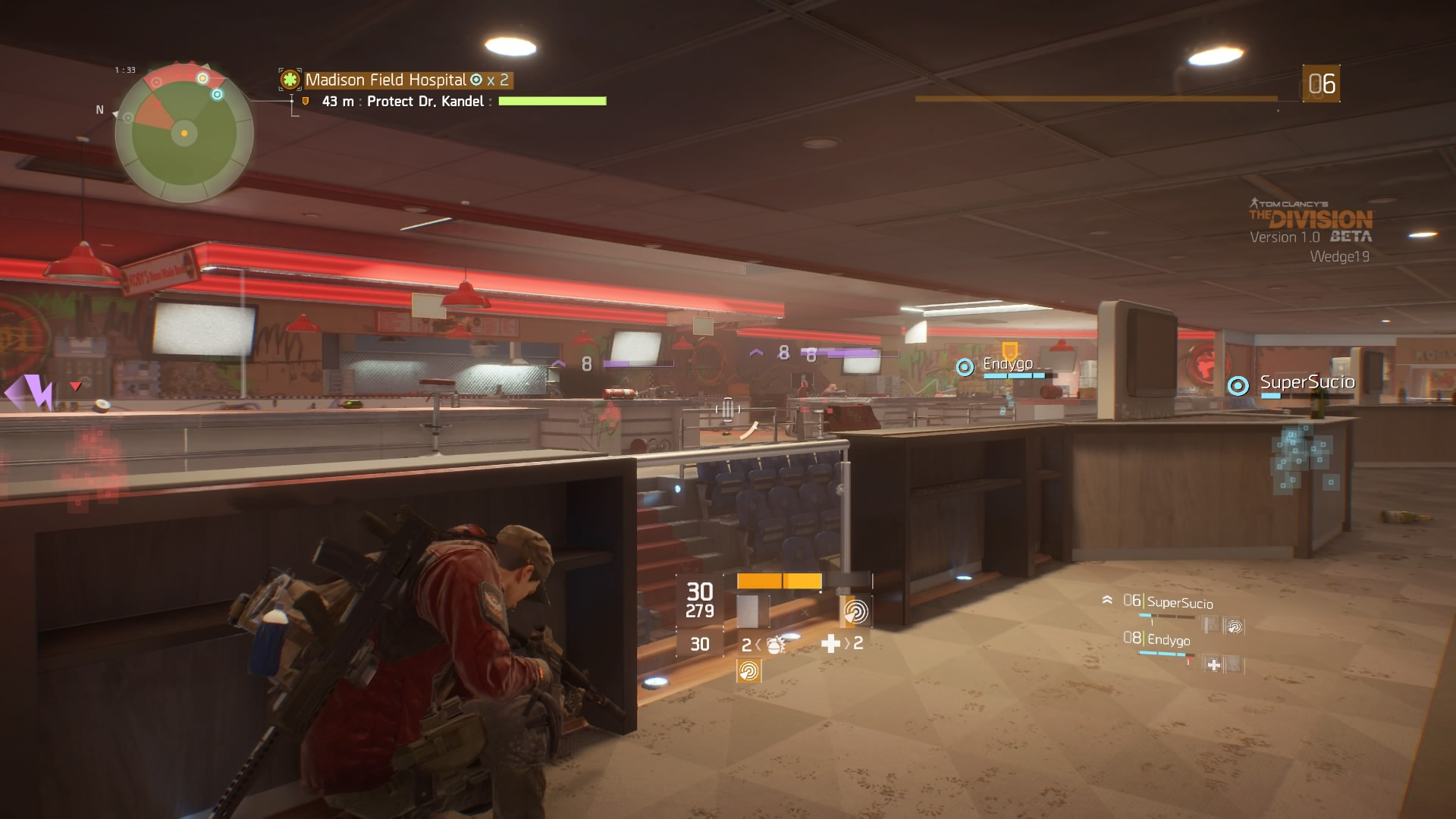The height and width of the screenshot is (819, 1456).
Task: Click the ballistic shield icon next to SuperSucio
Action: pyautogui.click(x=1210, y=623)
